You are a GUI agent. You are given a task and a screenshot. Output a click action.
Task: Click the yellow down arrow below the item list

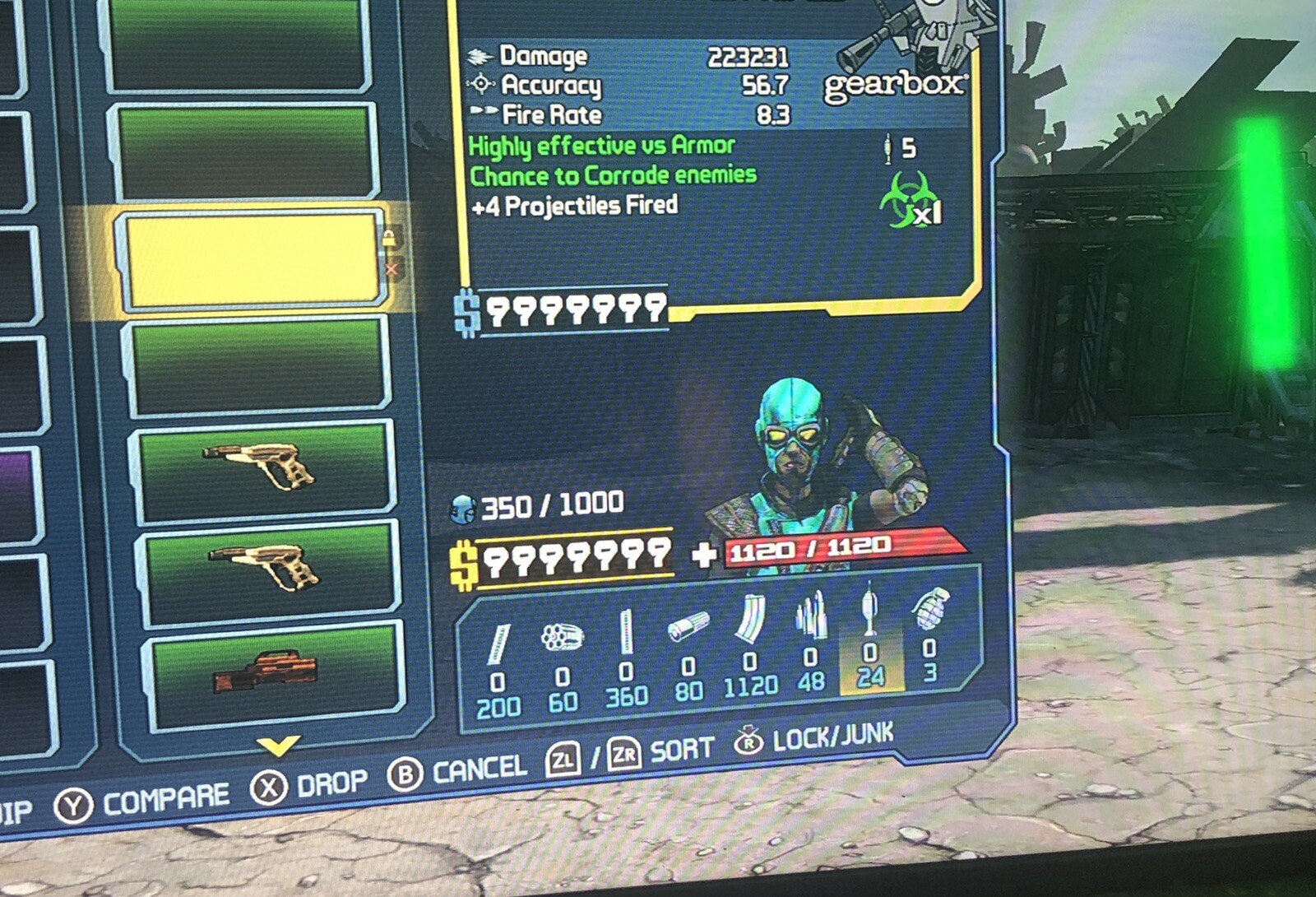coord(278,746)
